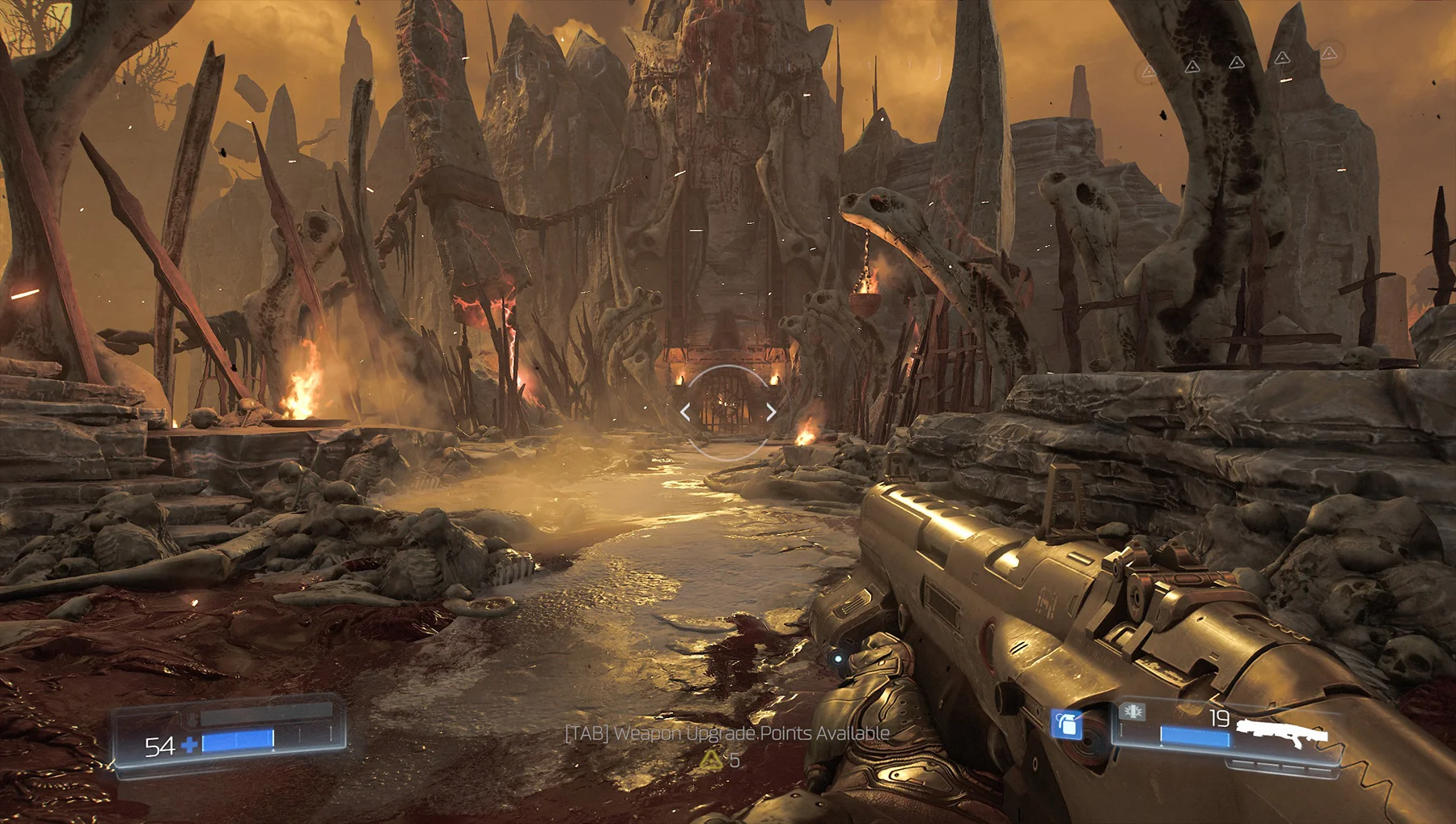Image resolution: width=1456 pixels, height=824 pixels.
Task: Click the small tick marker under the health bar
Action: (x=273, y=750)
